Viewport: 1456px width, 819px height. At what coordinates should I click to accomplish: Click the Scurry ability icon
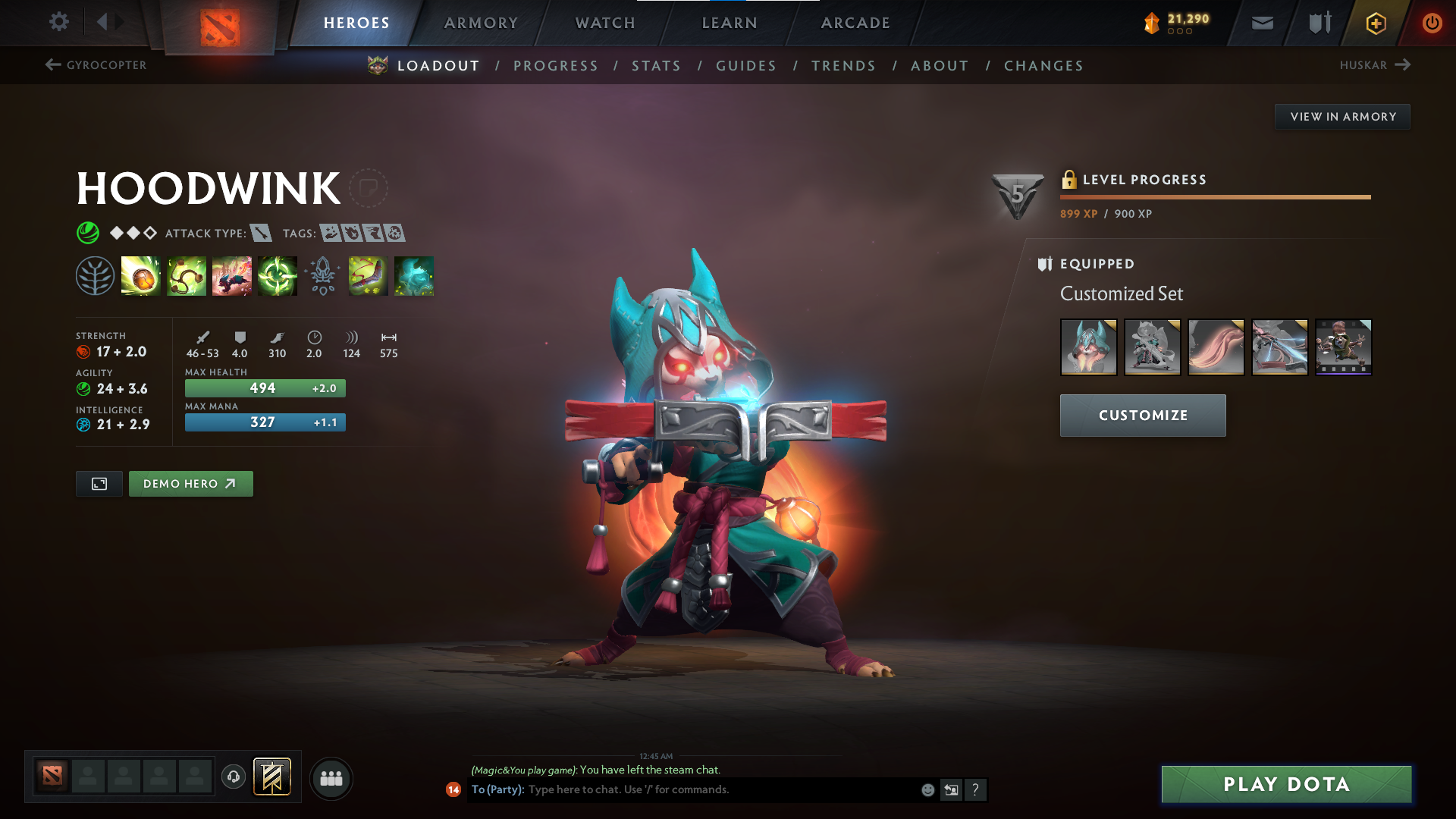tap(232, 276)
